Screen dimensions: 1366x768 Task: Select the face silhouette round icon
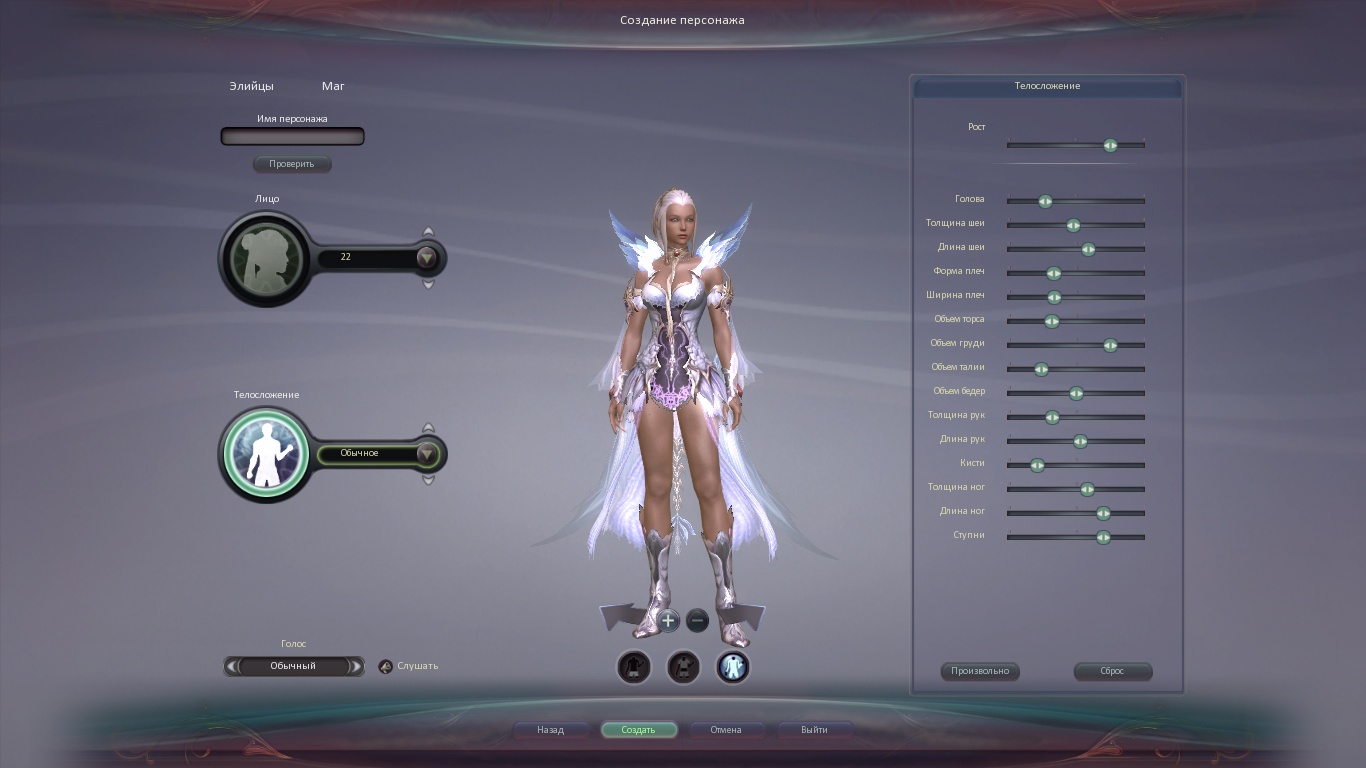coord(265,258)
